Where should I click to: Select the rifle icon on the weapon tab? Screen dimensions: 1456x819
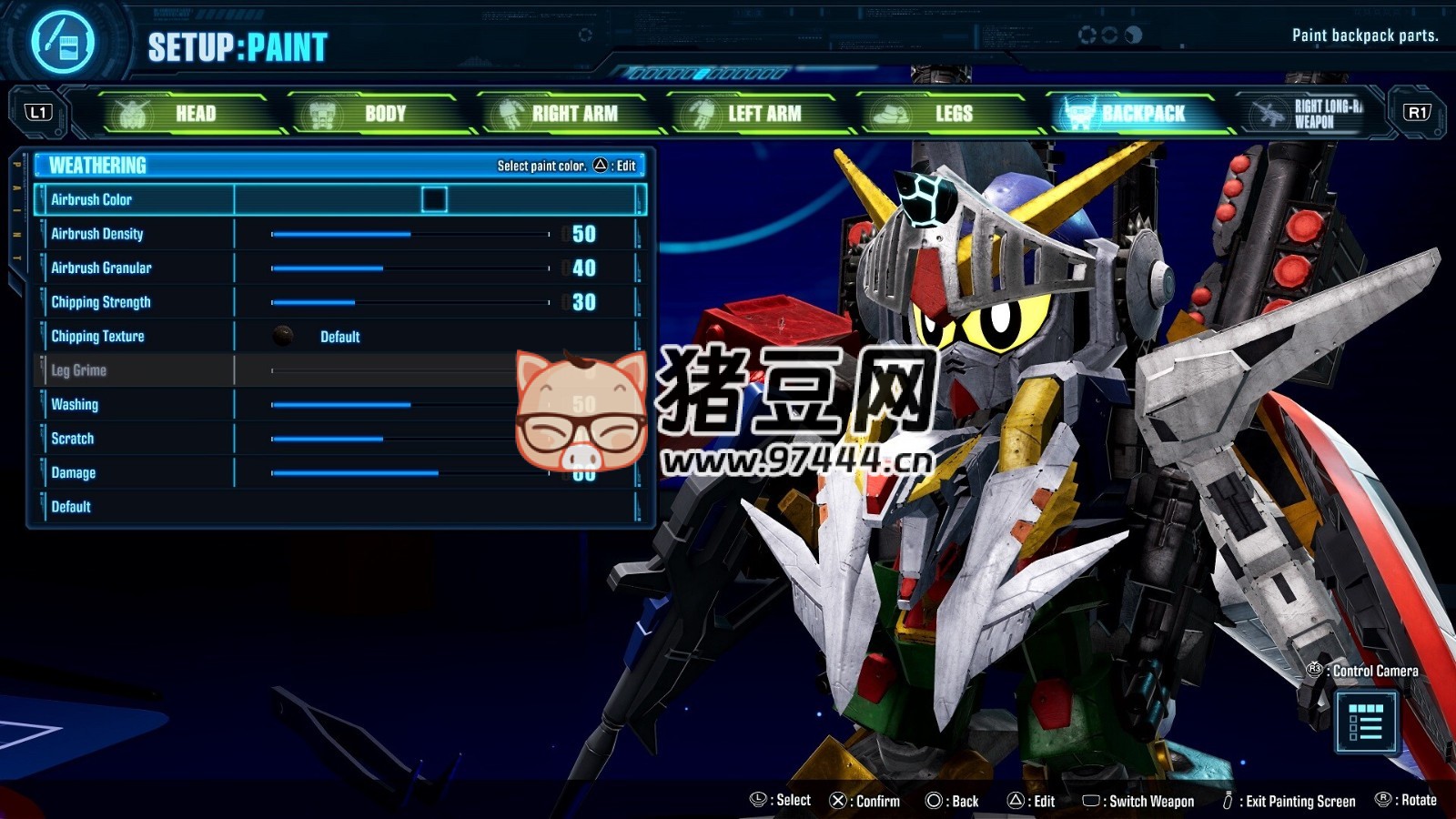(1270, 113)
